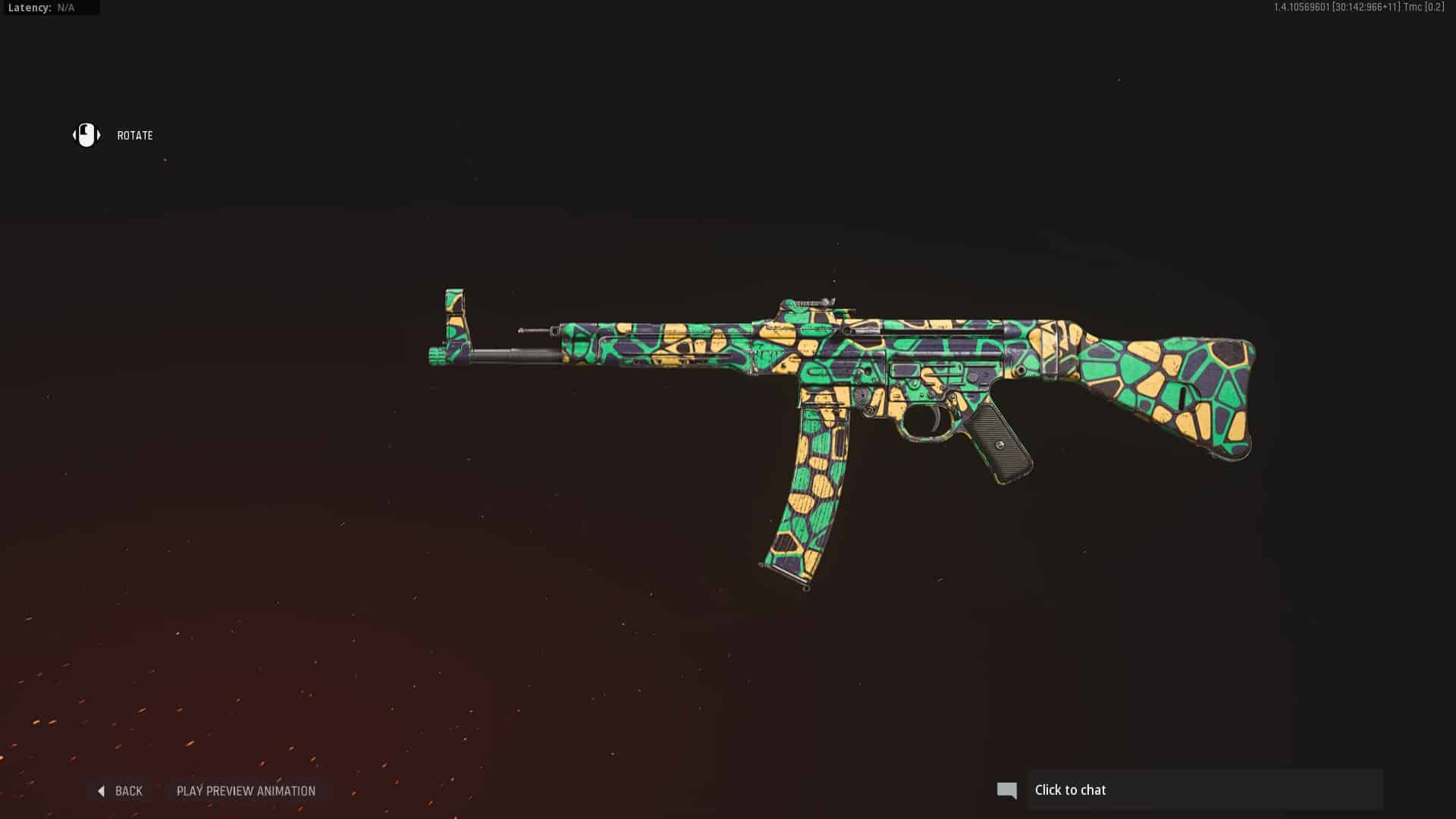Go back to the previous screen
Image resolution: width=1456 pixels, height=819 pixels.
click(121, 791)
